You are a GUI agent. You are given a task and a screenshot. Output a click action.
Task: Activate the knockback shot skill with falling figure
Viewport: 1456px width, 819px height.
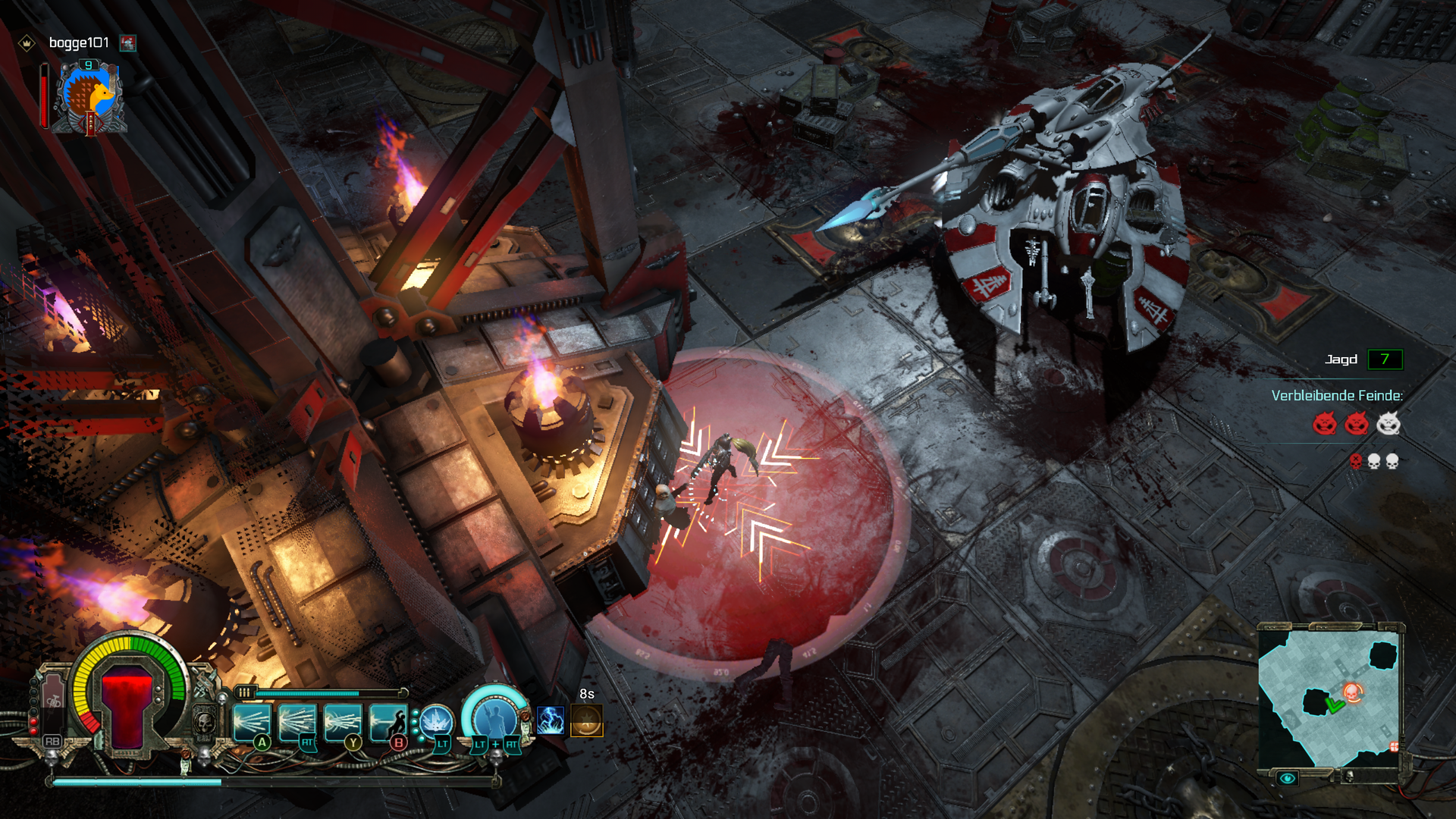(x=388, y=723)
